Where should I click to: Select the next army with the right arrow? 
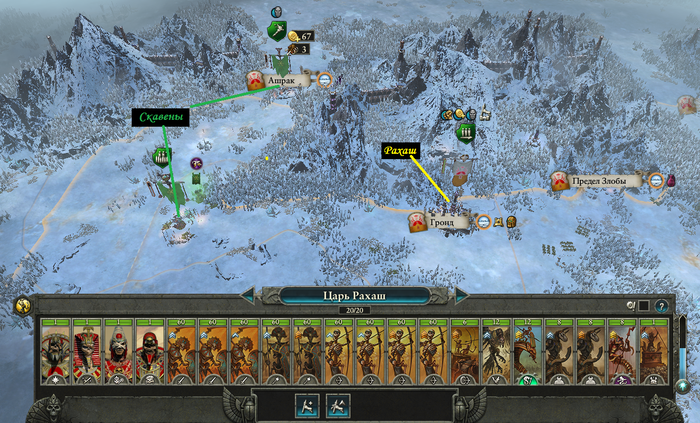pos(462,295)
